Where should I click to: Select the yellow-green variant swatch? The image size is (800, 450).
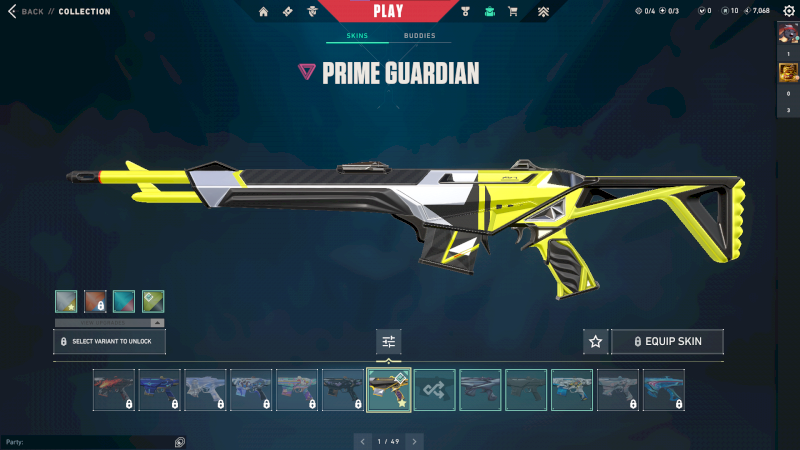(152, 301)
